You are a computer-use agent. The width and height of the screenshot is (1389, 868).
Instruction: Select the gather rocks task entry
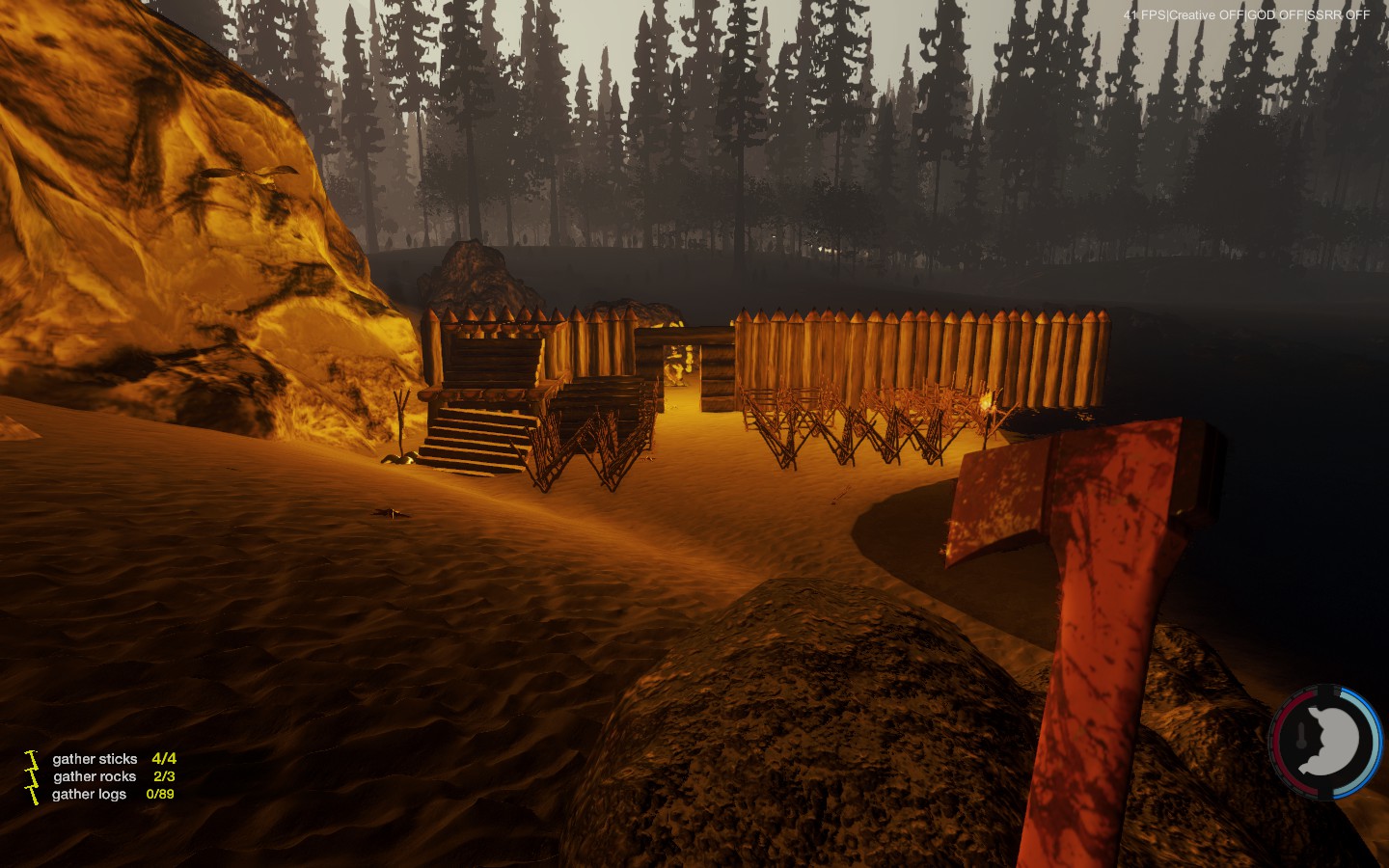tap(95, 776)
